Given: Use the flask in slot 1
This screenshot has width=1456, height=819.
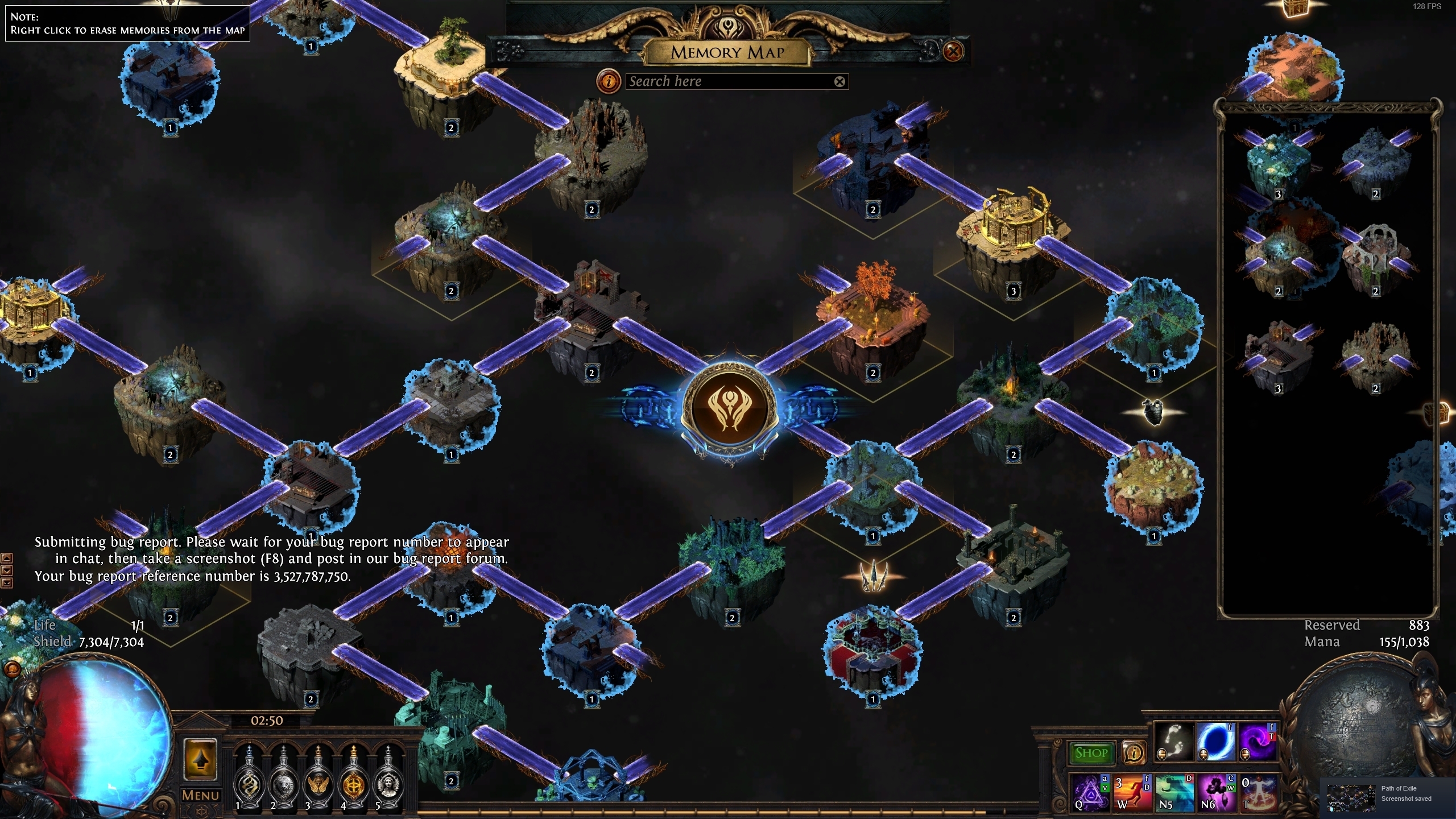Looking at the screenshot, I should tap(249, 778).
